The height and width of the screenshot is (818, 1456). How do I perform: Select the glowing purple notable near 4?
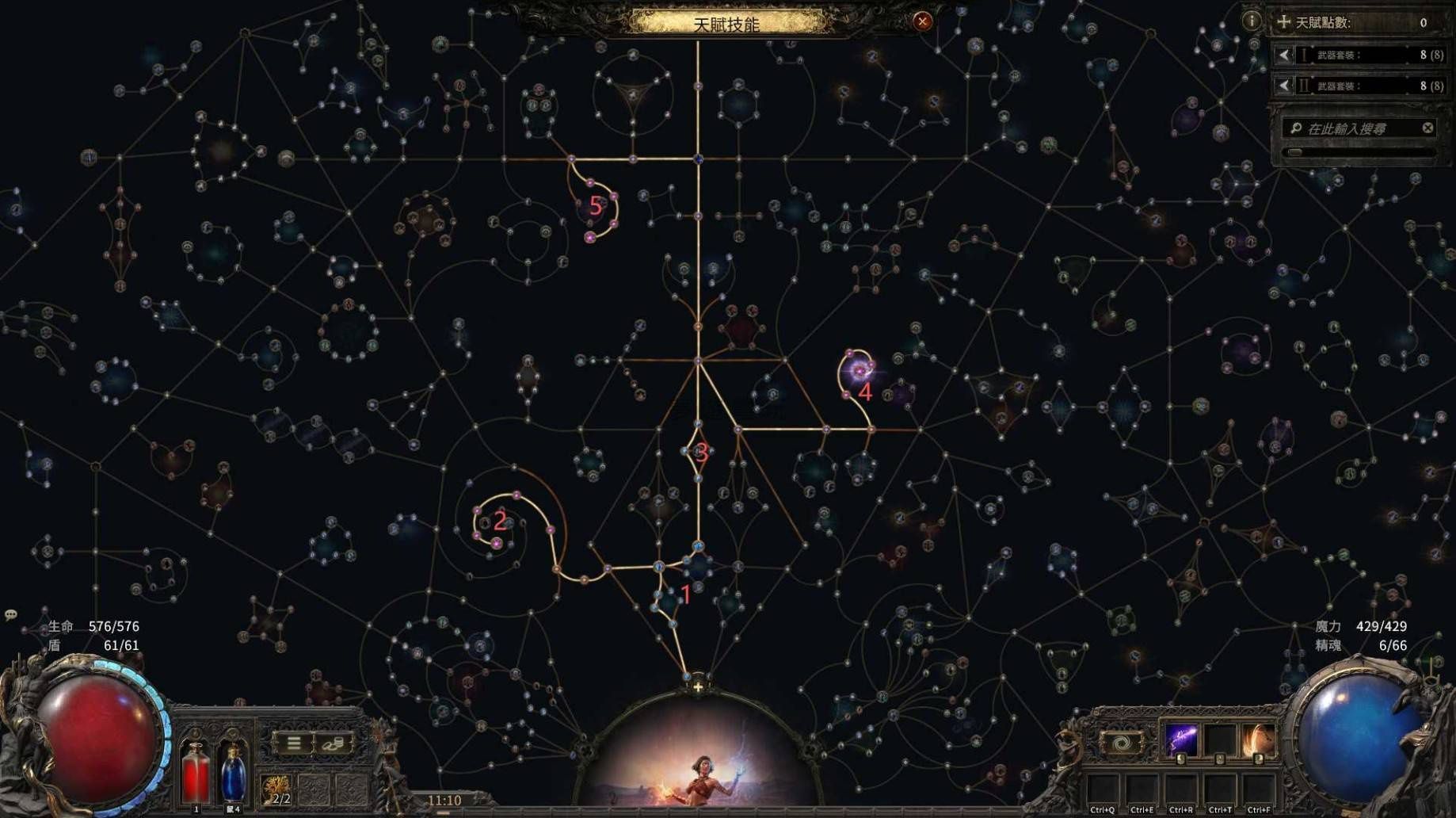pos(859,370)
